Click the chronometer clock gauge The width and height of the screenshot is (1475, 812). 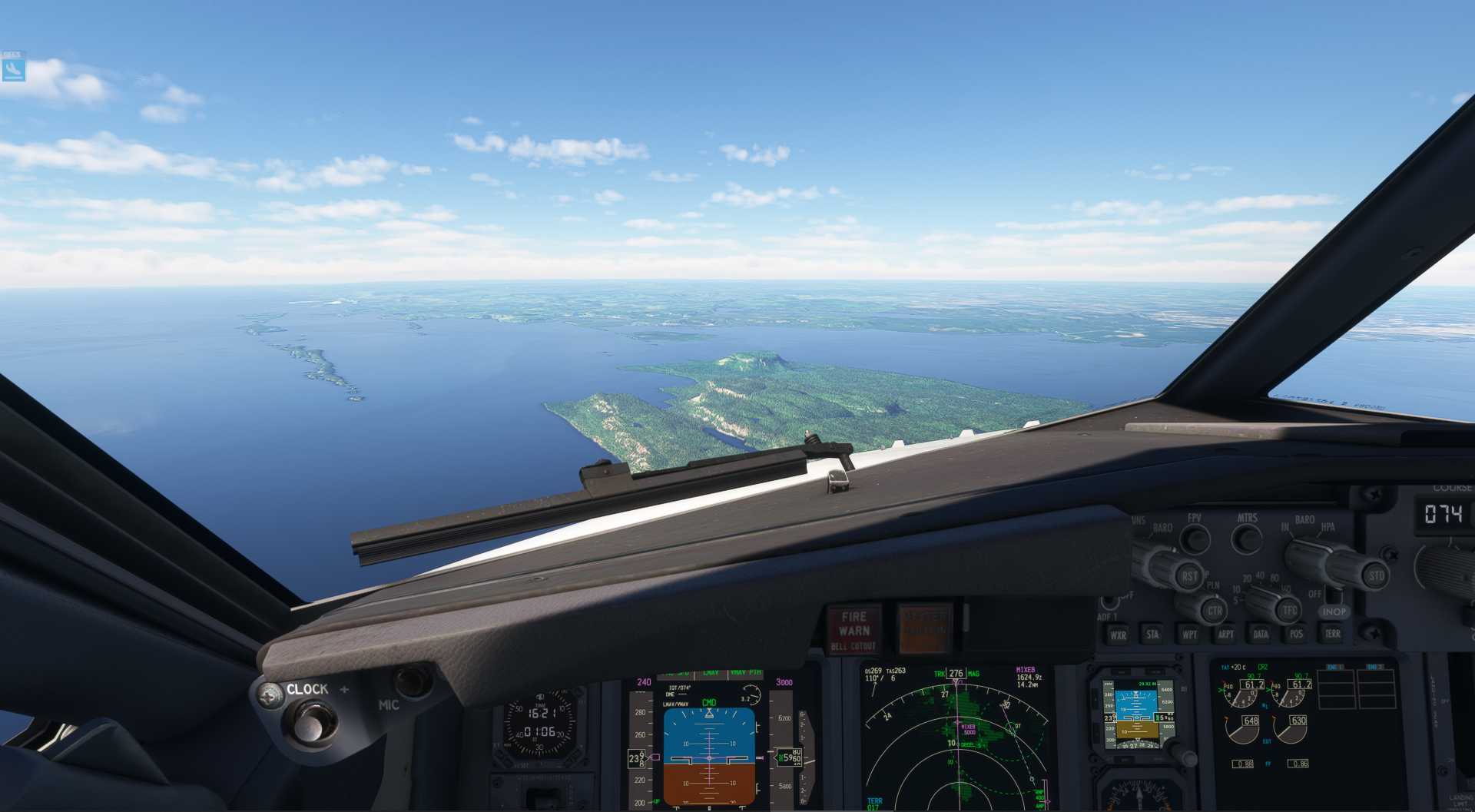pos(541,724)
